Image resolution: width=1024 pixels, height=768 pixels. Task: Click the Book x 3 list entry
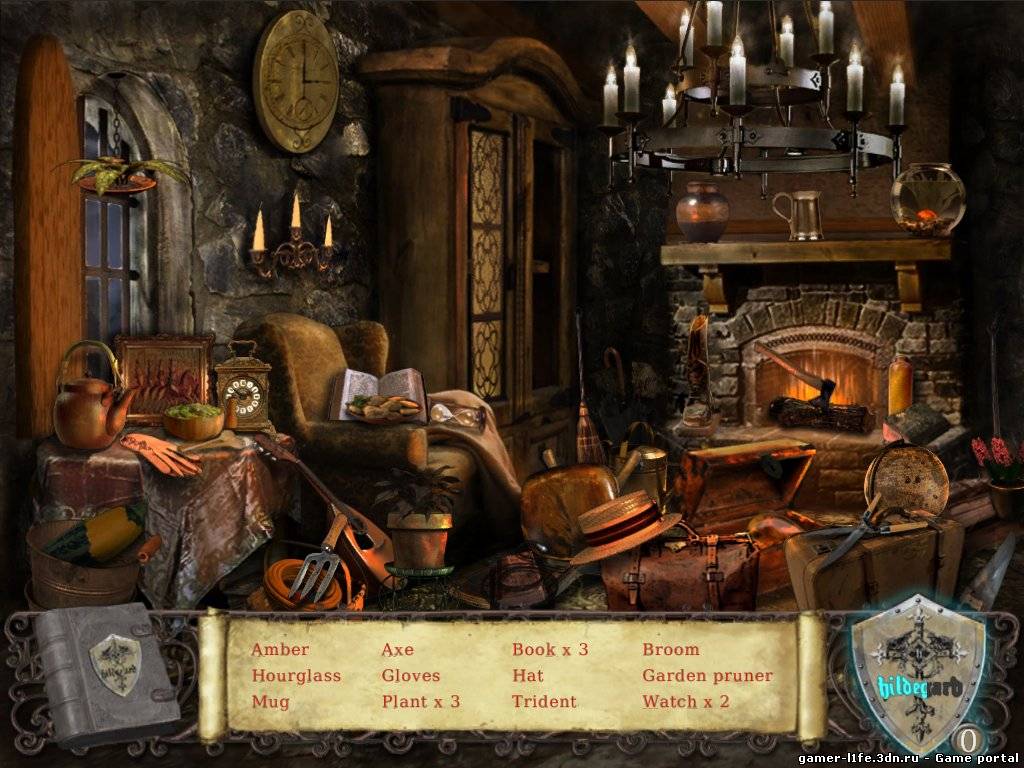[x=550, y=650]
